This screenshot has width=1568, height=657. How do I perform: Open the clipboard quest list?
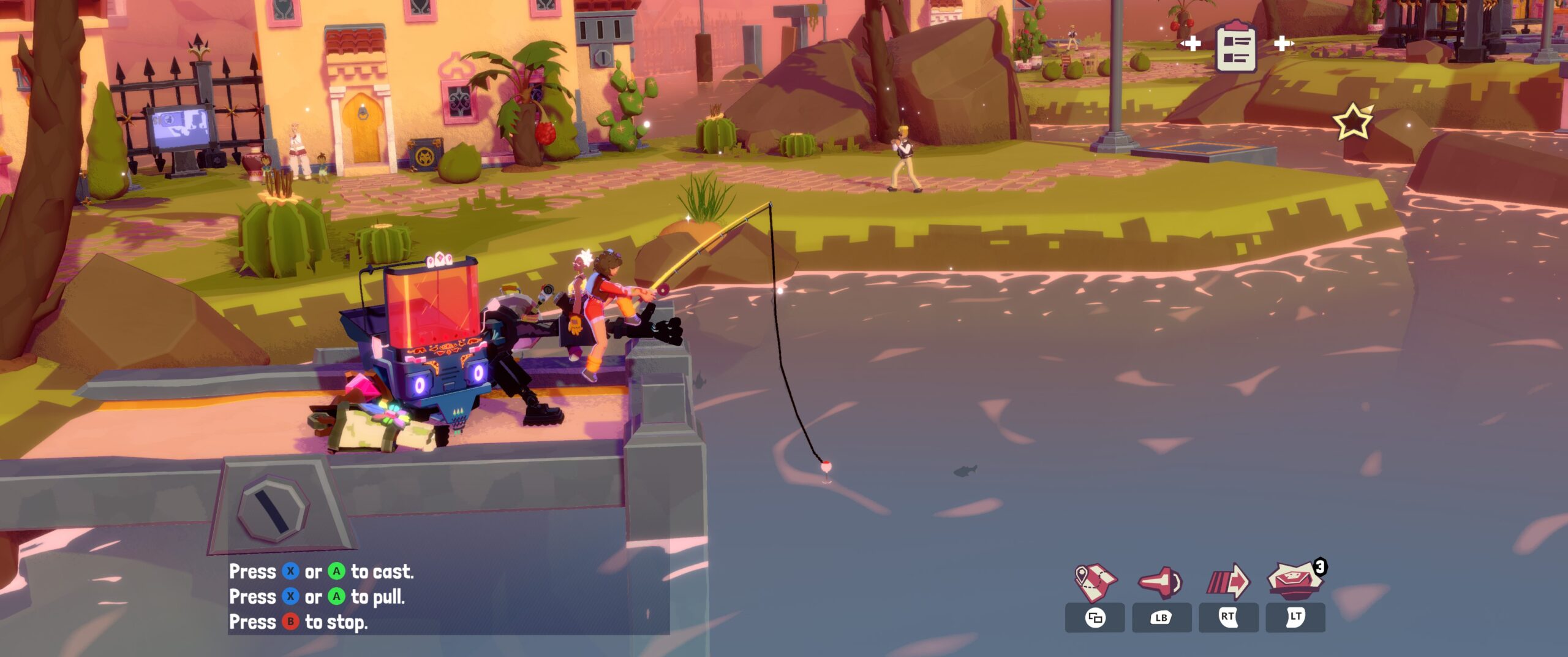[x=1236, y=46]
